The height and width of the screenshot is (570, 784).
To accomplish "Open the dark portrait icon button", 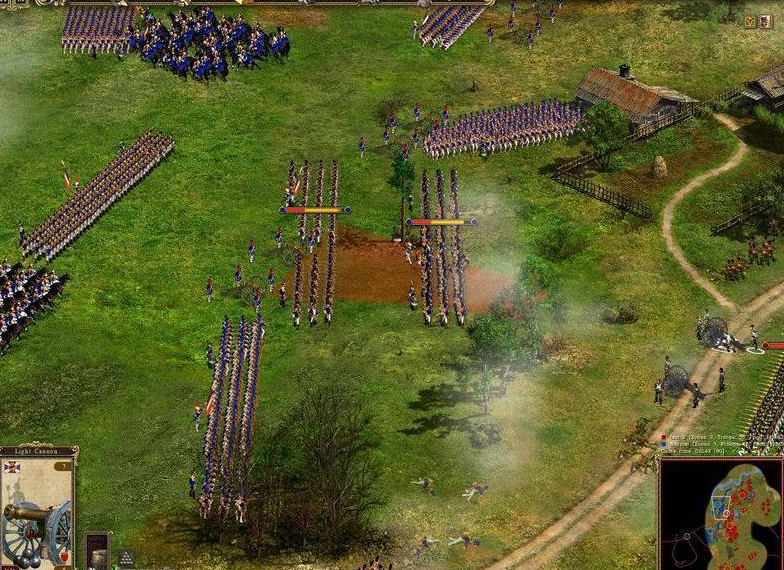I will [766, 21].
